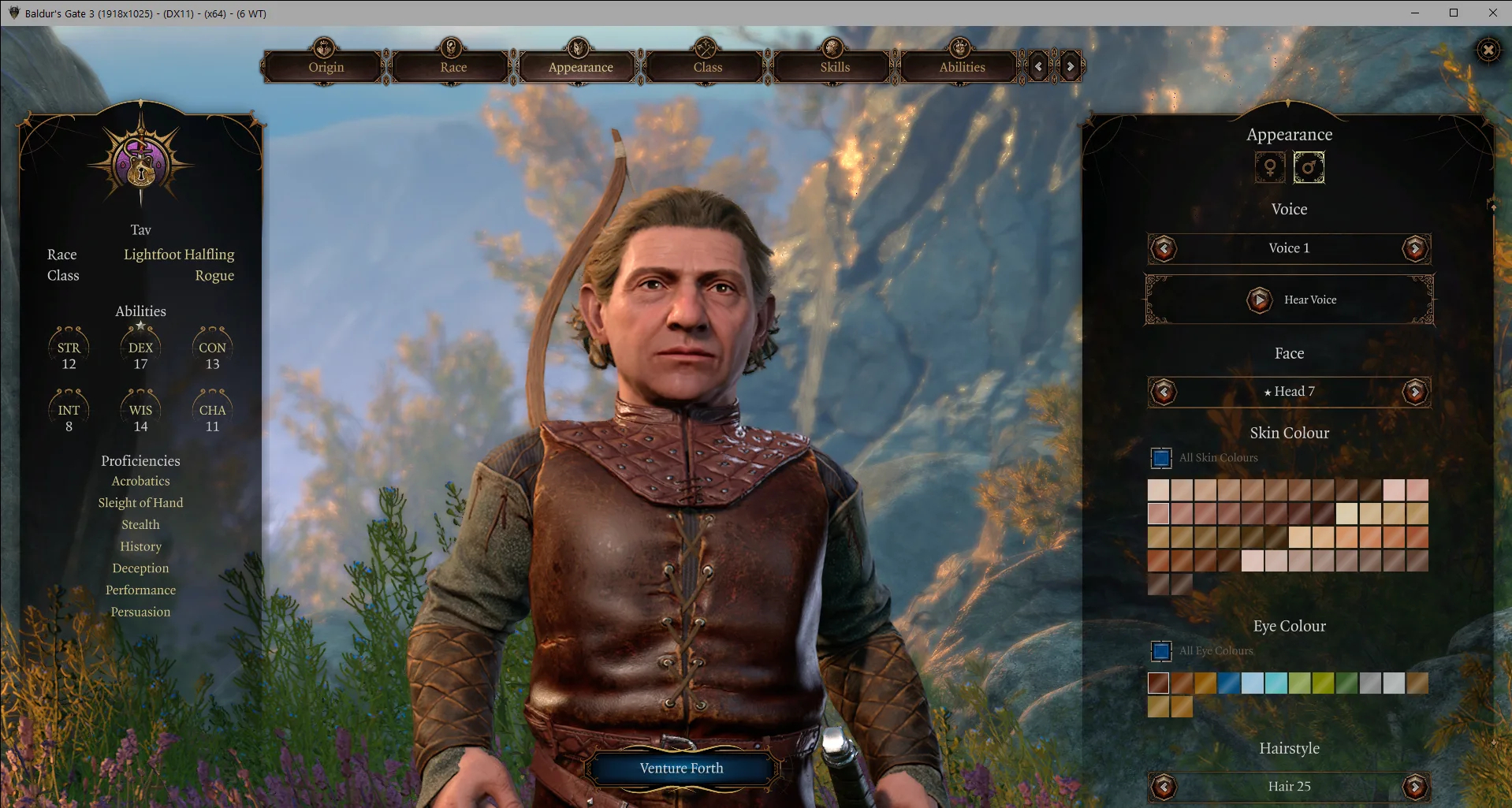This screenshot has width=1512, height=808.
Task: Click the Venture Forth button
Action: (x=681, y=768)
